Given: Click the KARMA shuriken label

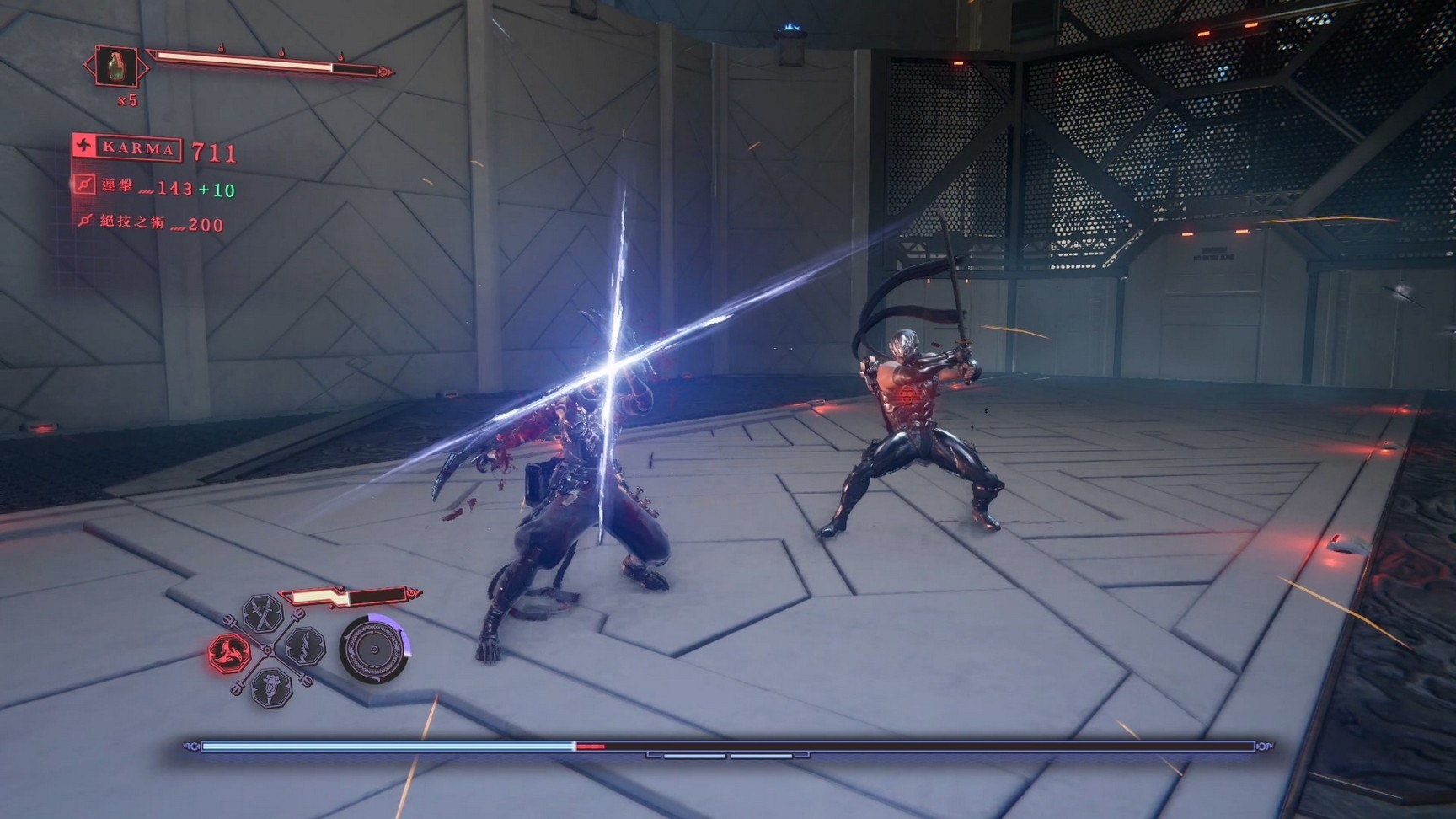Looking at the screenshot, I should [128, 148].
